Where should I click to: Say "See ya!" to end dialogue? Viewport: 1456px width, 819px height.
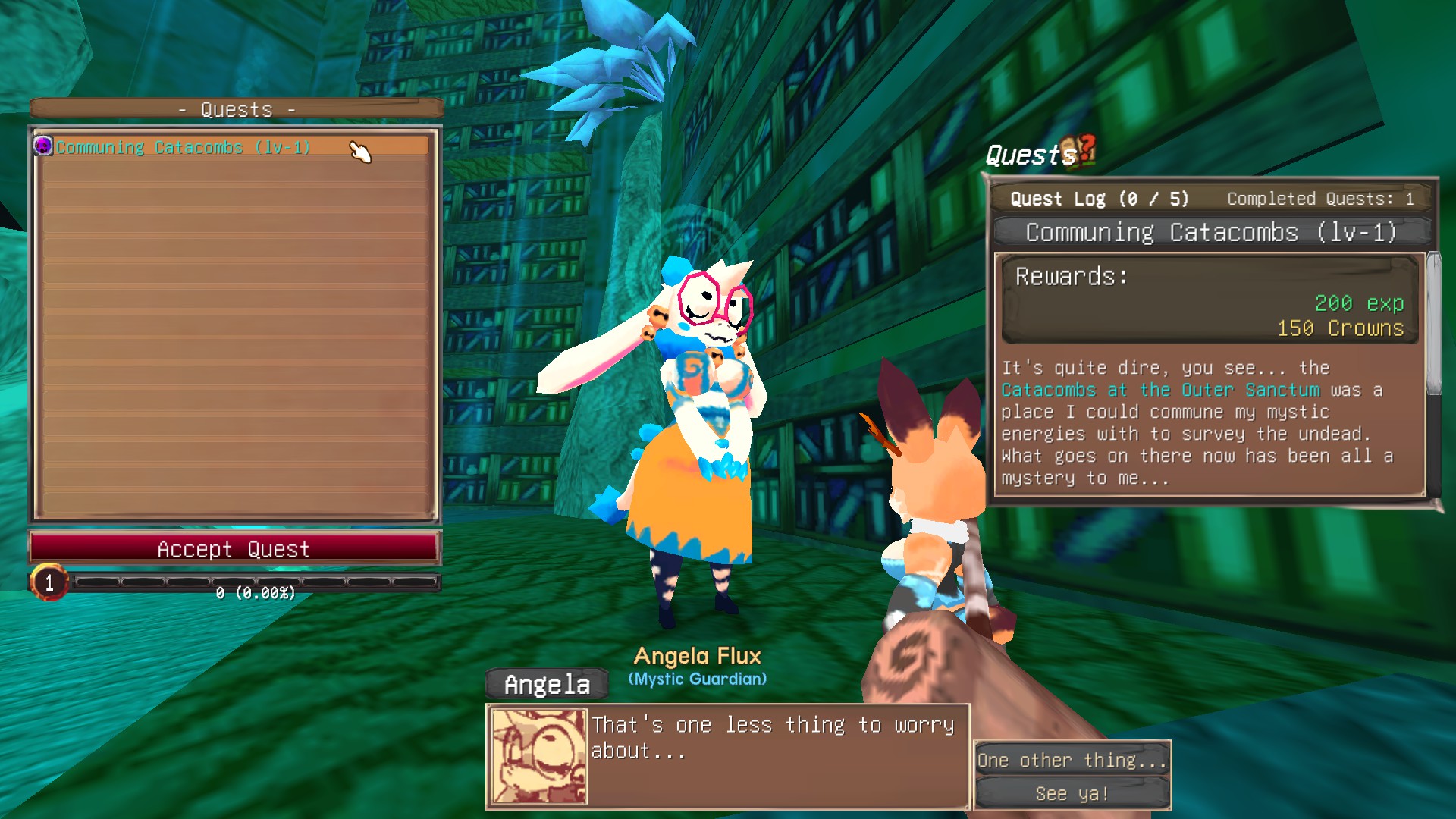tap(1072, 793)
